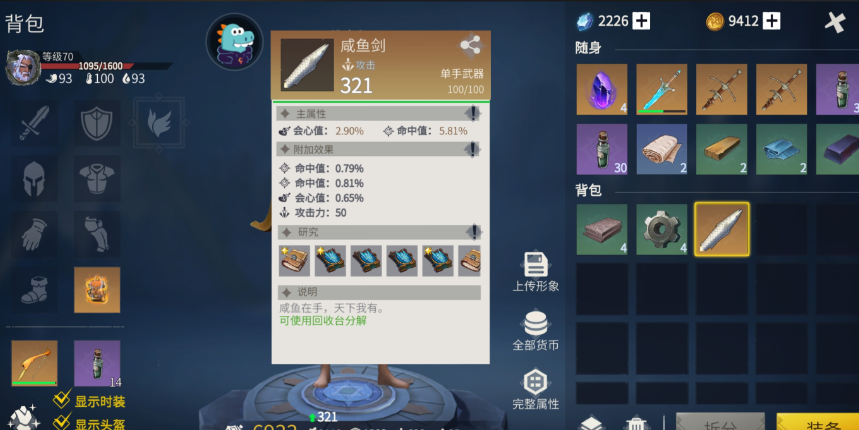Close the backpack screen
The width and height of the screenshot is (859, 430).
tap(835, 21)
